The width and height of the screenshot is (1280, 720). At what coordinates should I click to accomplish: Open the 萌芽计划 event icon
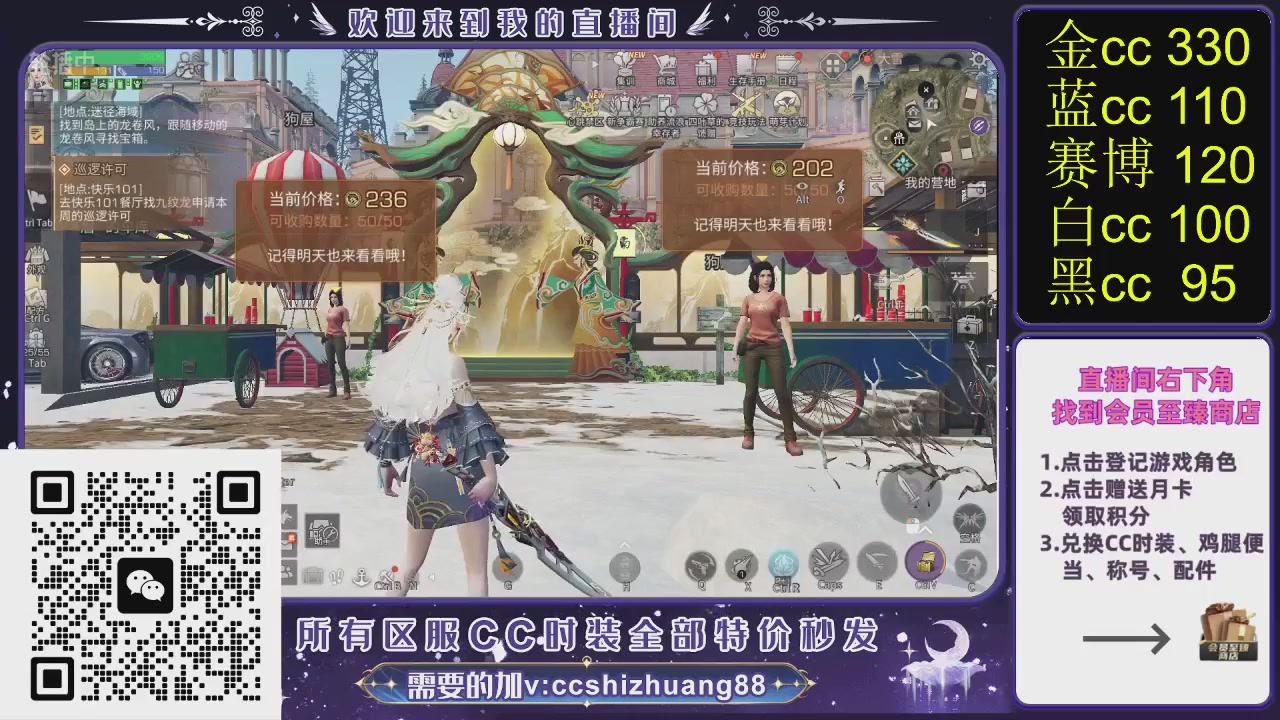785,105
